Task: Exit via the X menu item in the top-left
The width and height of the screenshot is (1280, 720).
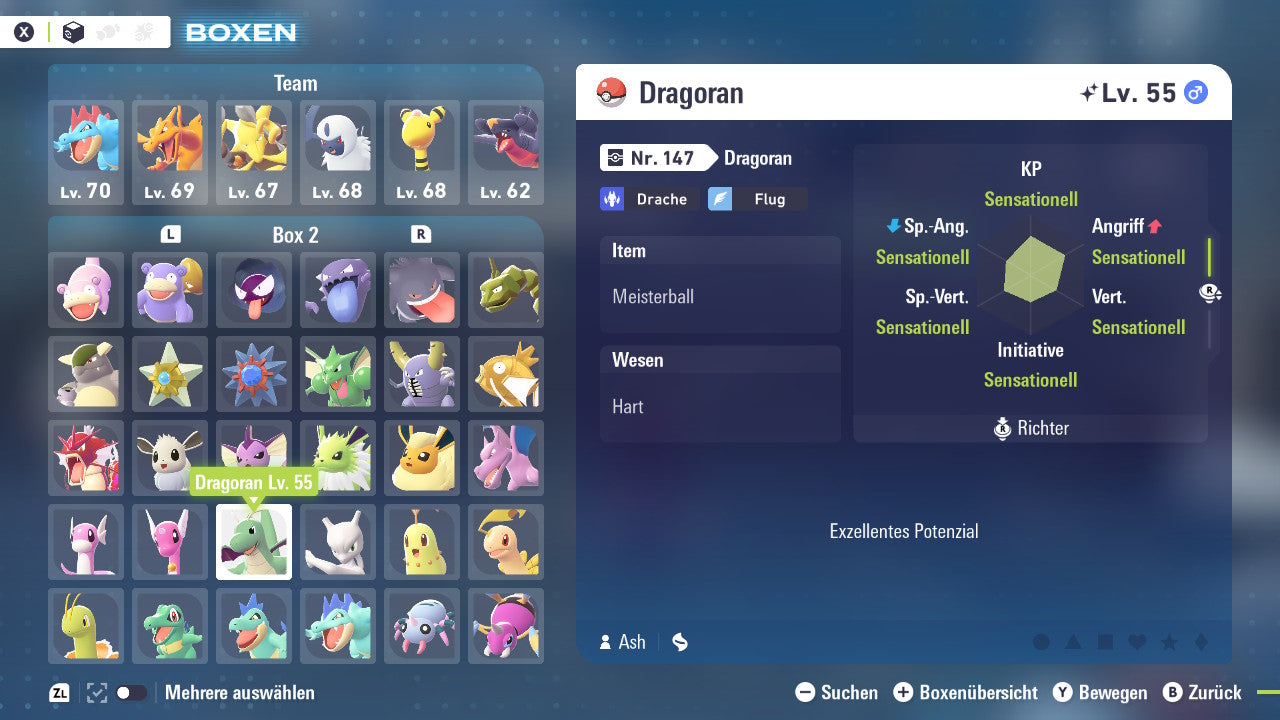Action: [24, 31]
